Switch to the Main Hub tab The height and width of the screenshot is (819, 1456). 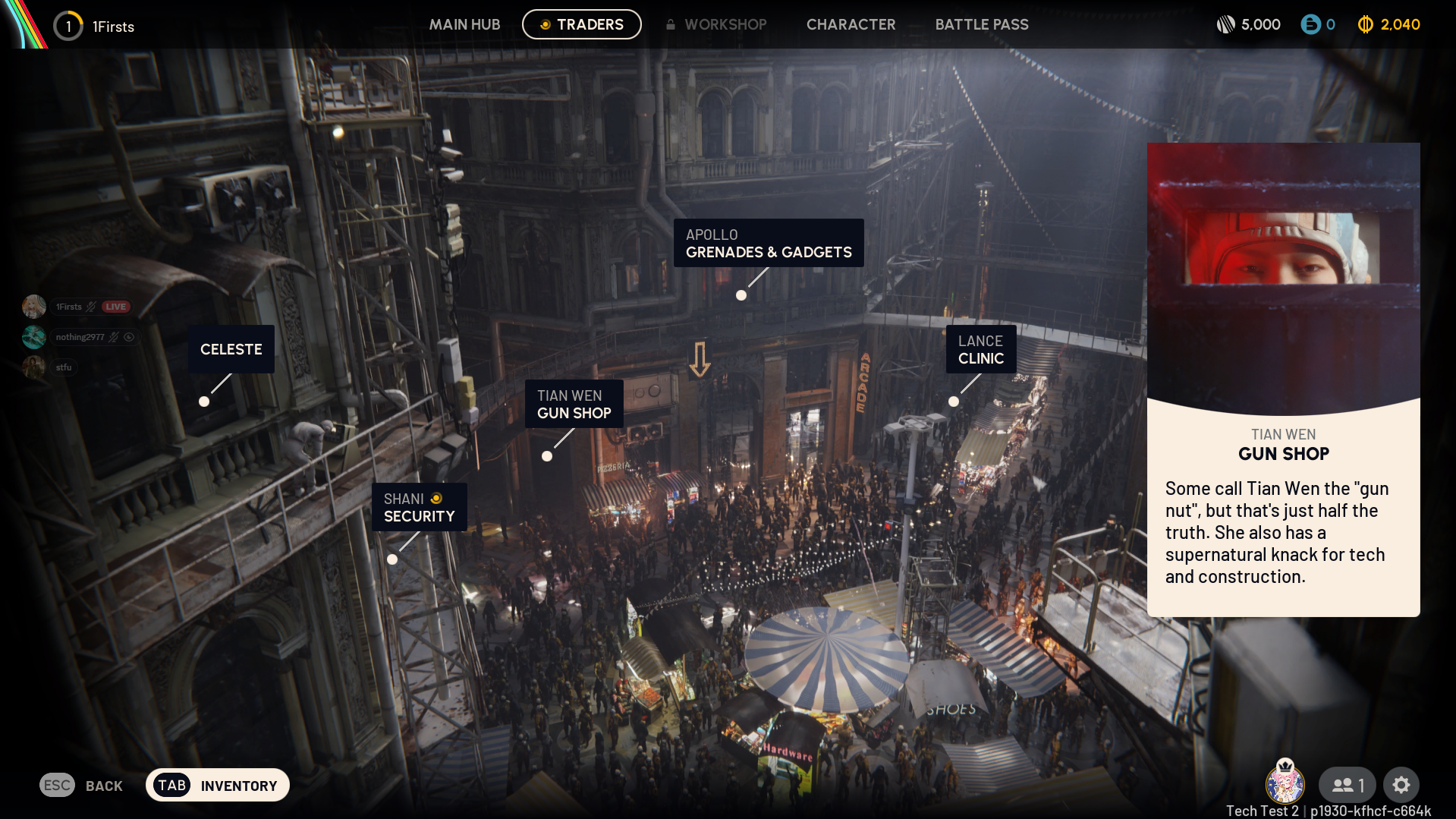464,24
